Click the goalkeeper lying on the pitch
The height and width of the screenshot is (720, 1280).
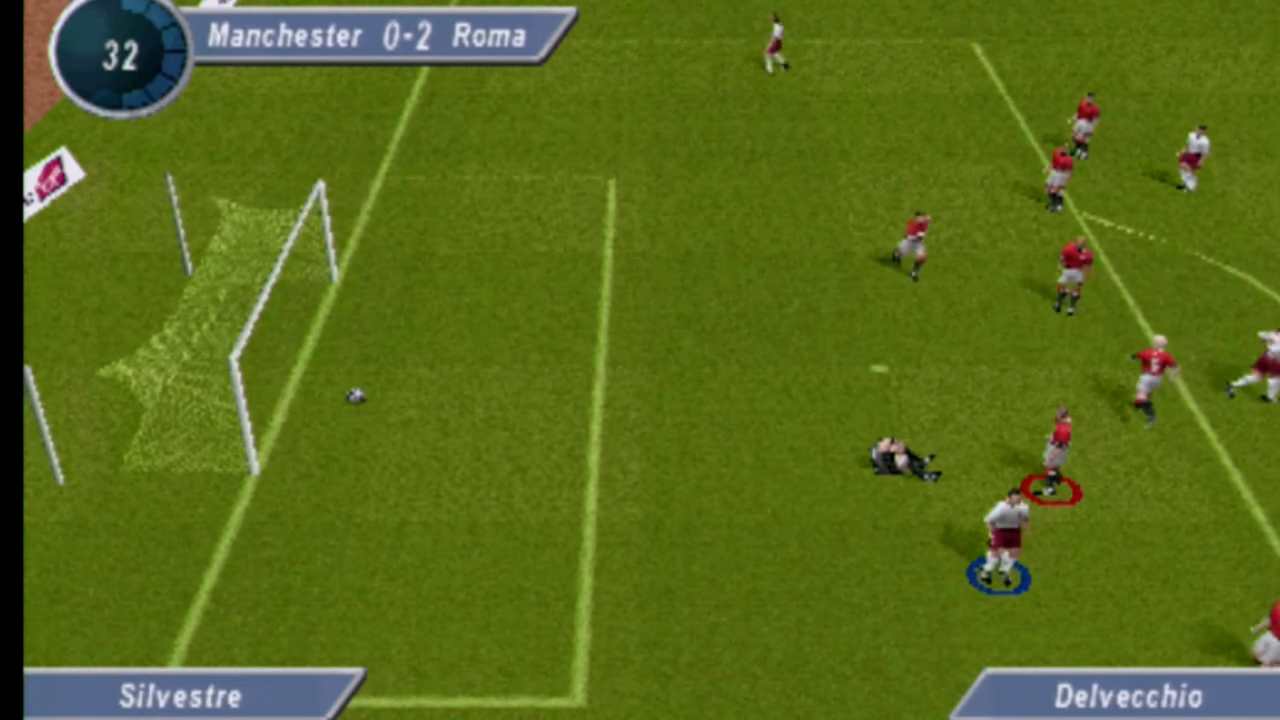(900, 455)
